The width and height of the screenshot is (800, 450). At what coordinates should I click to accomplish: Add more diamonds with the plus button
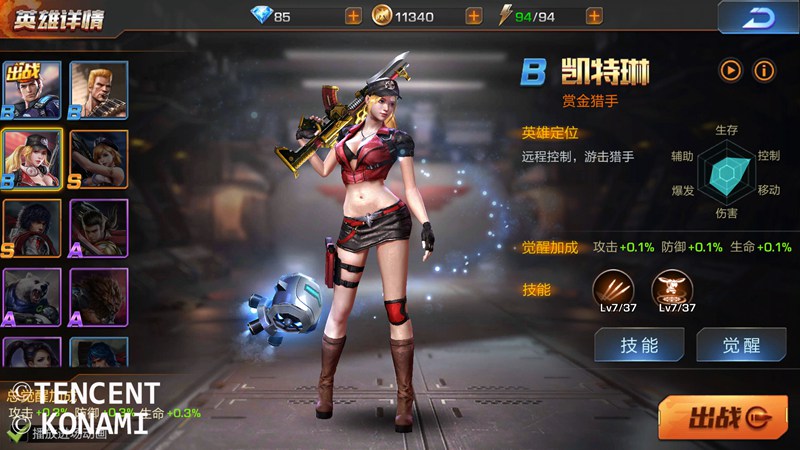353,16
